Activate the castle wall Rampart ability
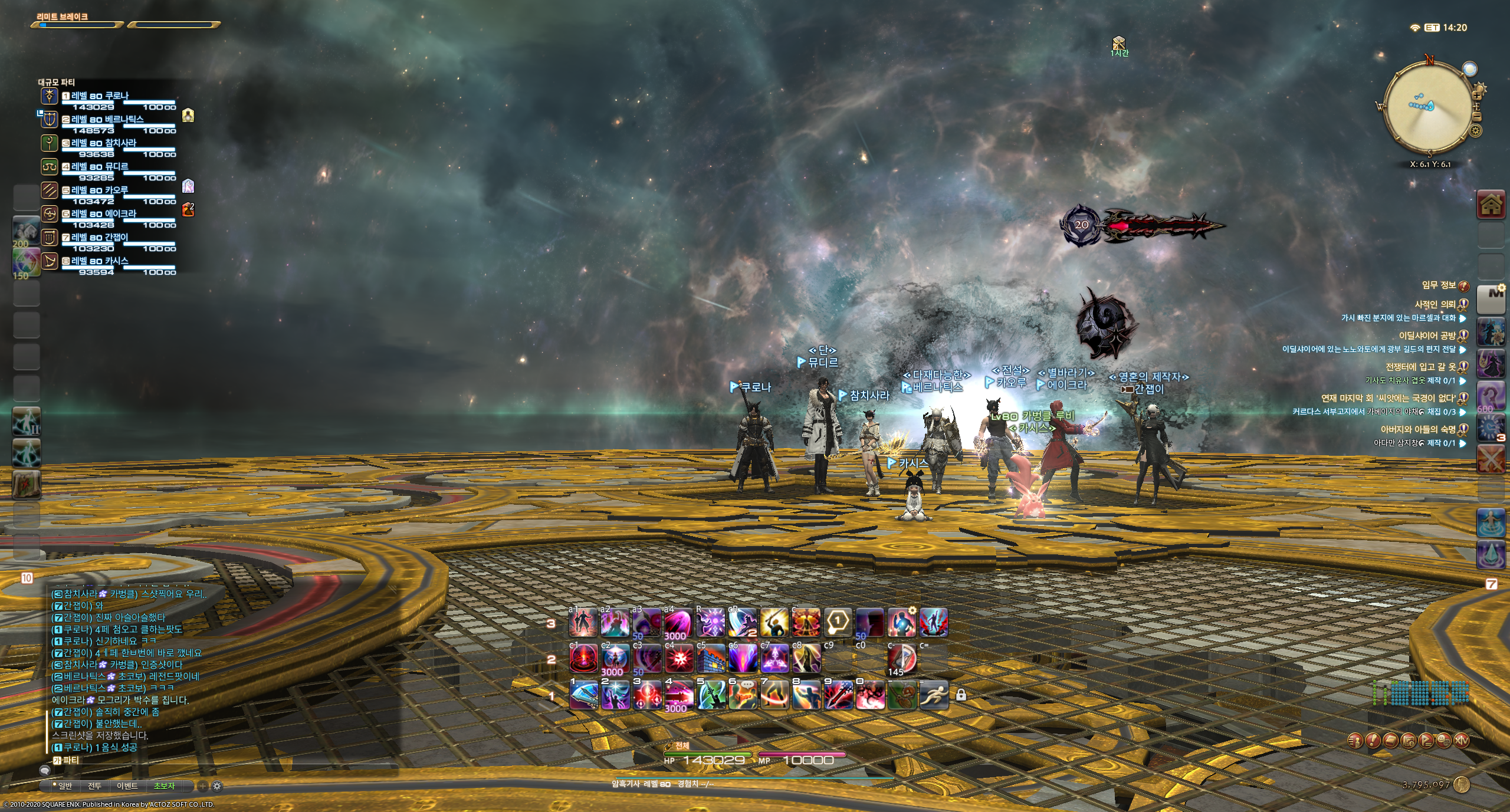 point(711,659)
